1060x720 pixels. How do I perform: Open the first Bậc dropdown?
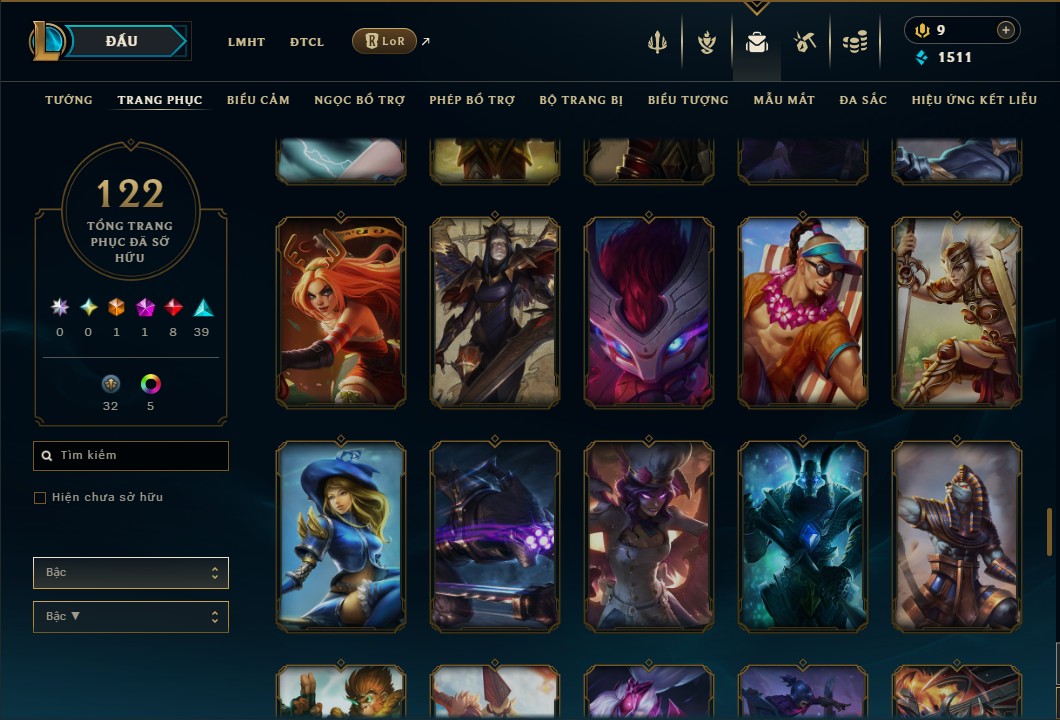click(131, 573)
